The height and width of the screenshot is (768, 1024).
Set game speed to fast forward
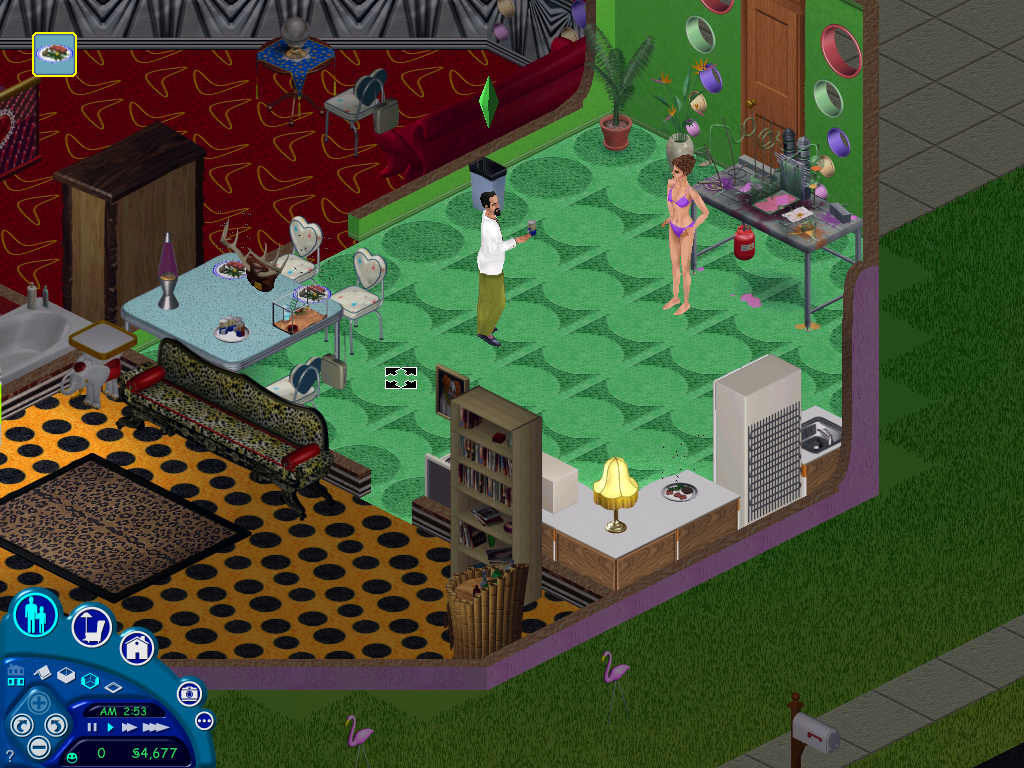point(129,727)
